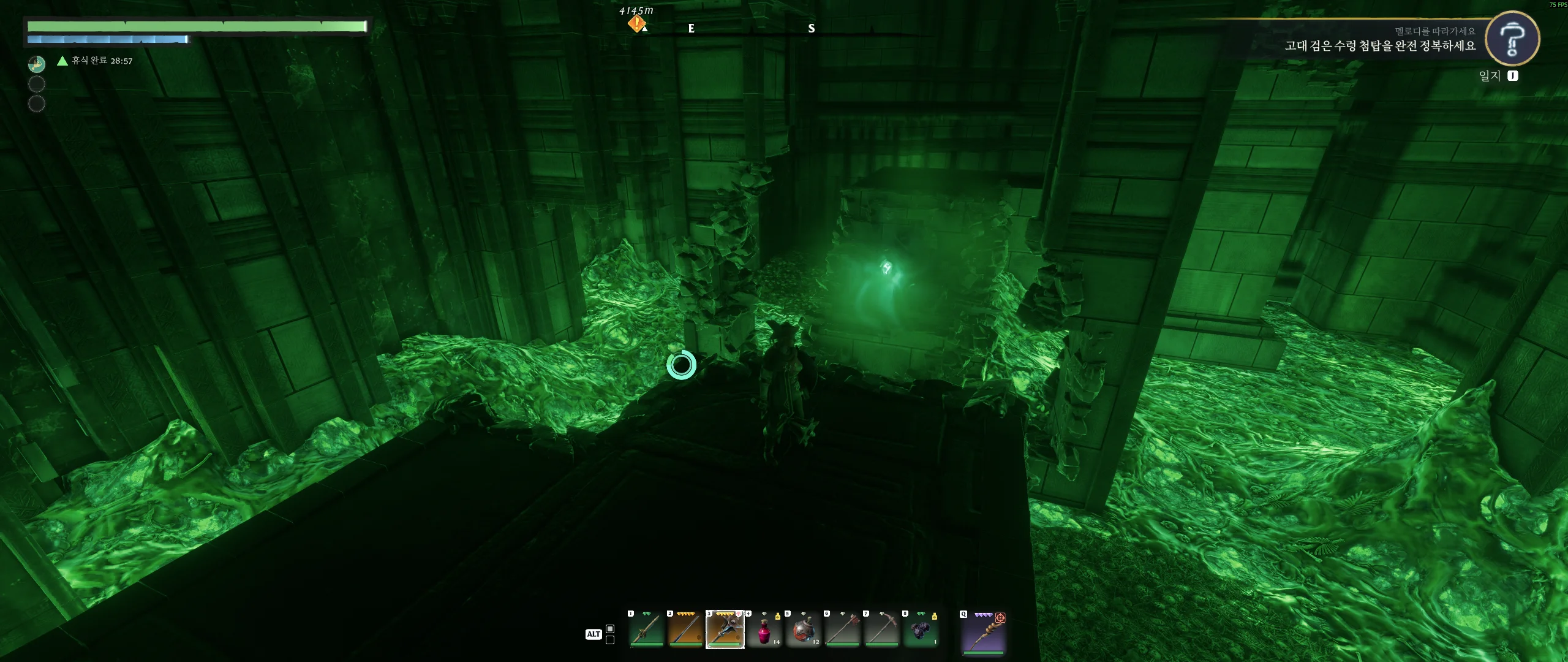Activate the twisted wand in the Q slot

point(984,632)
